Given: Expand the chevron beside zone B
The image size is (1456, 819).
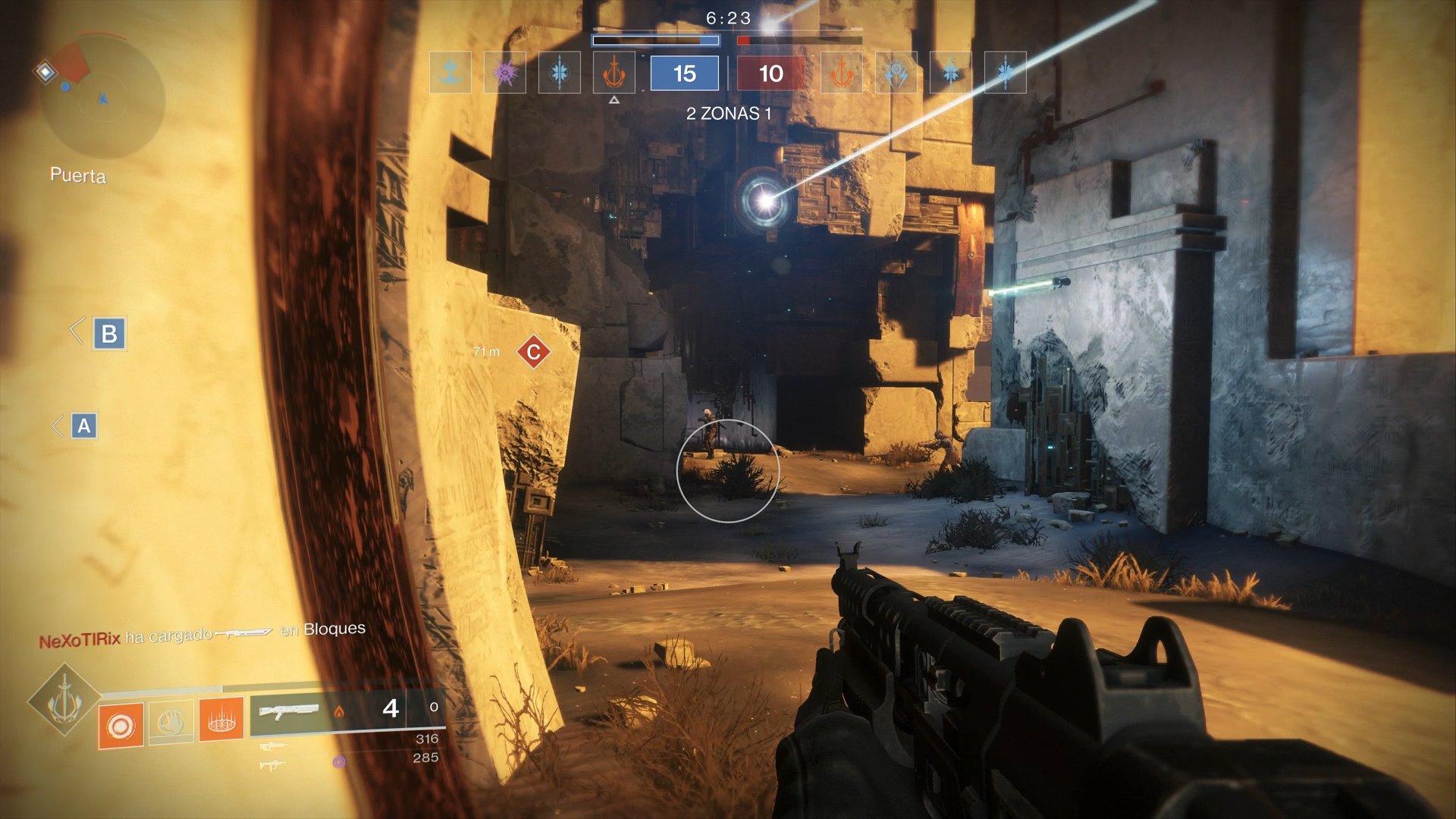Looking at the screenshot, I should pos(76,332).
